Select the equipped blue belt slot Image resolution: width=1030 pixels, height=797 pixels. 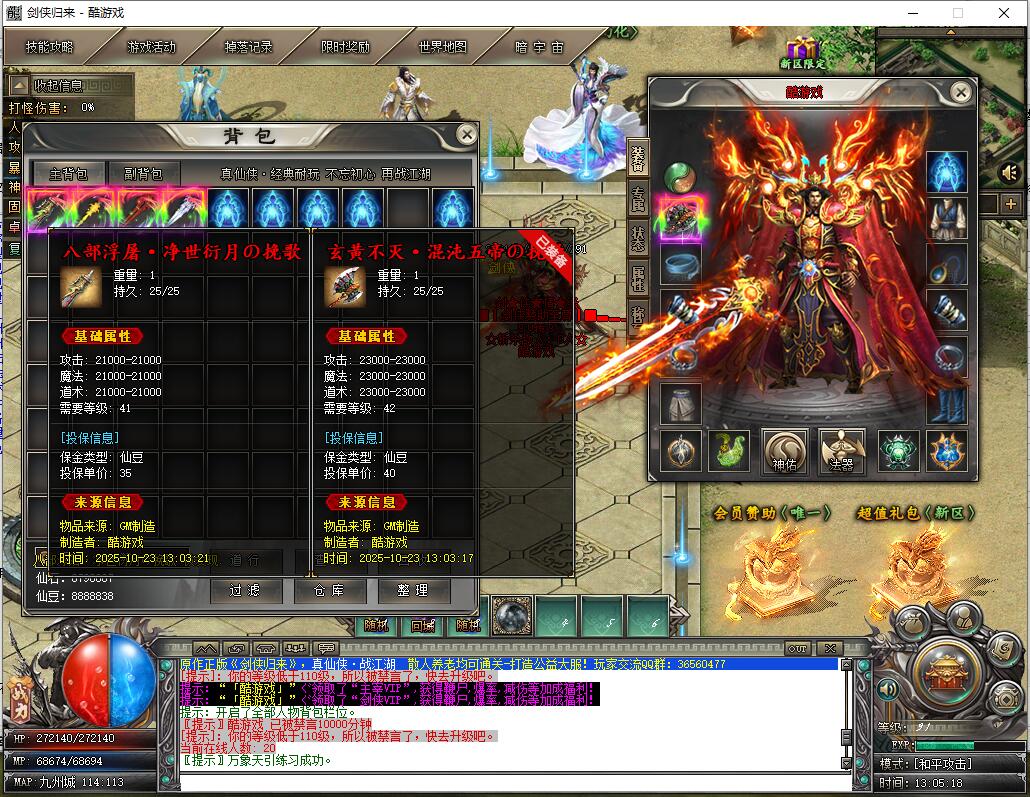click(681, 263)
